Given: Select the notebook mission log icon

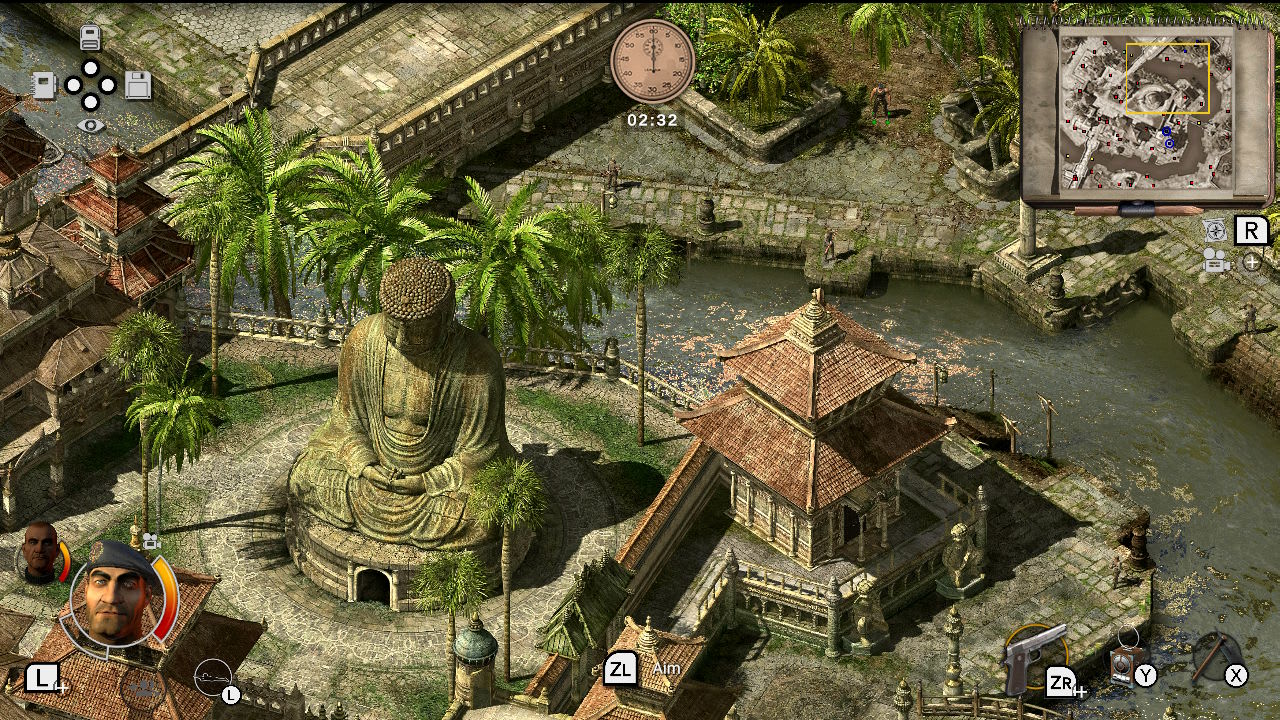Looking at the screenshot, I should (x=43, y=86).
